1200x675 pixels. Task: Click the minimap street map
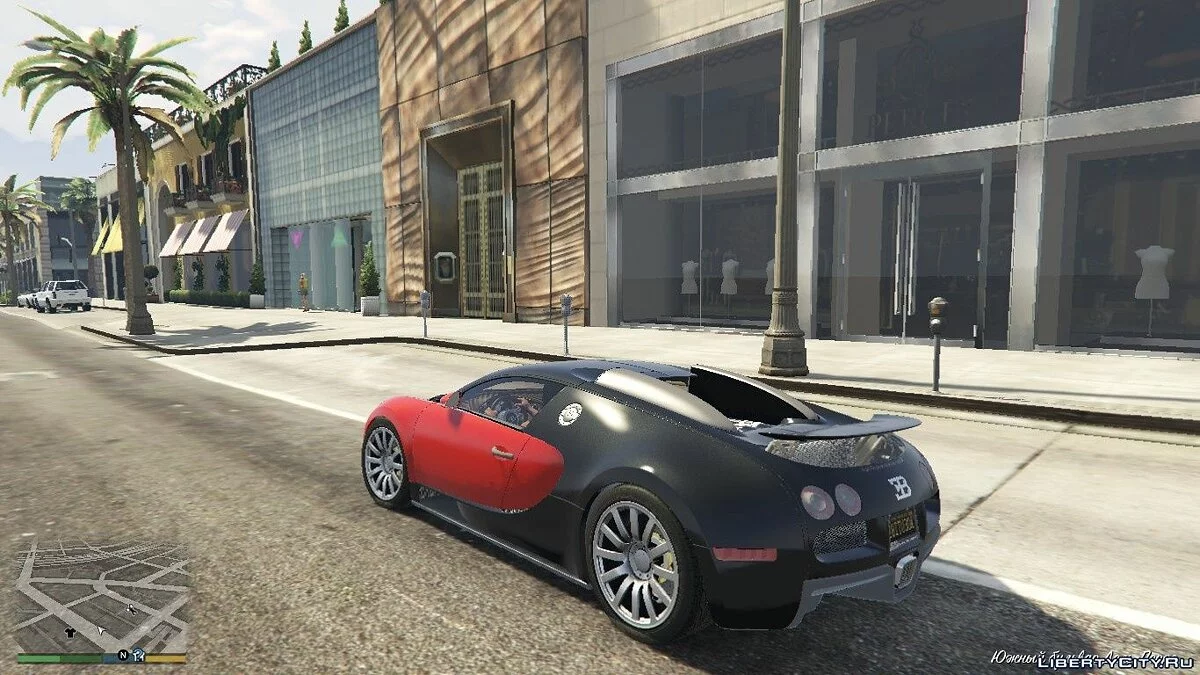coord(102,590)
